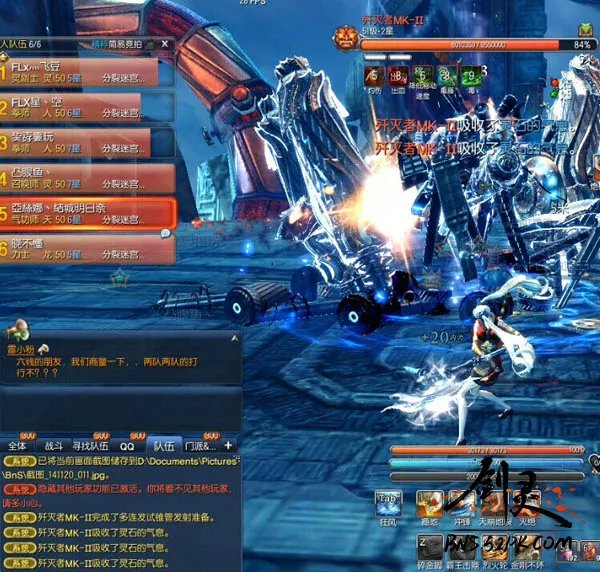Click the speech bubble icon beside party member five

click(x=166, y=233)
